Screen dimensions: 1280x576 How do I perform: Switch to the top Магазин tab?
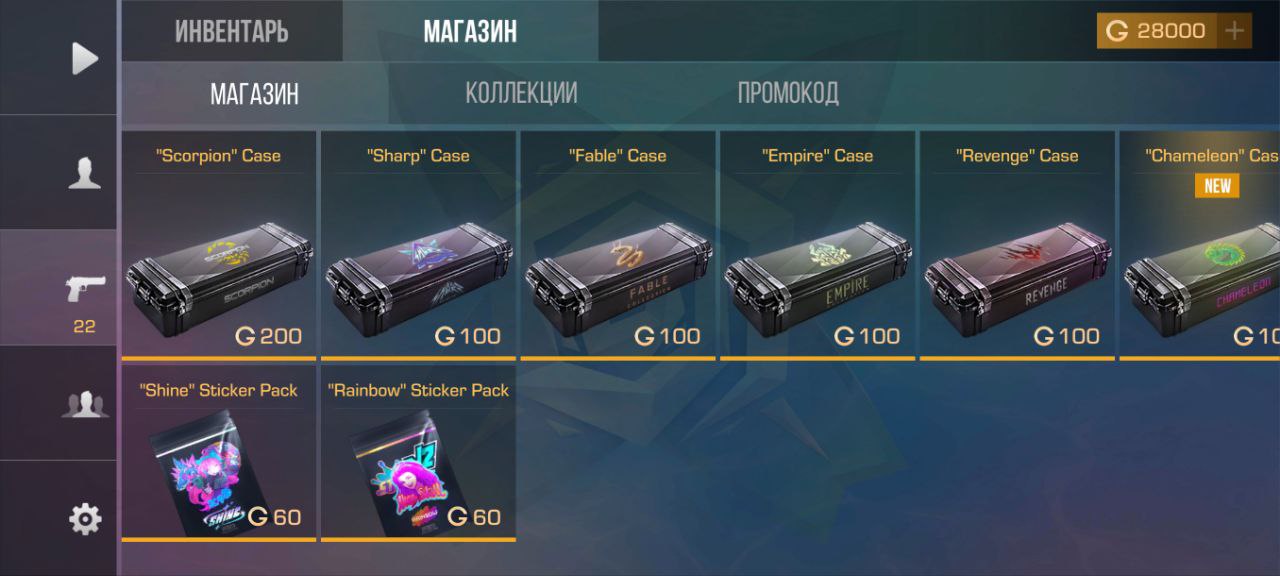coord(470,31)
